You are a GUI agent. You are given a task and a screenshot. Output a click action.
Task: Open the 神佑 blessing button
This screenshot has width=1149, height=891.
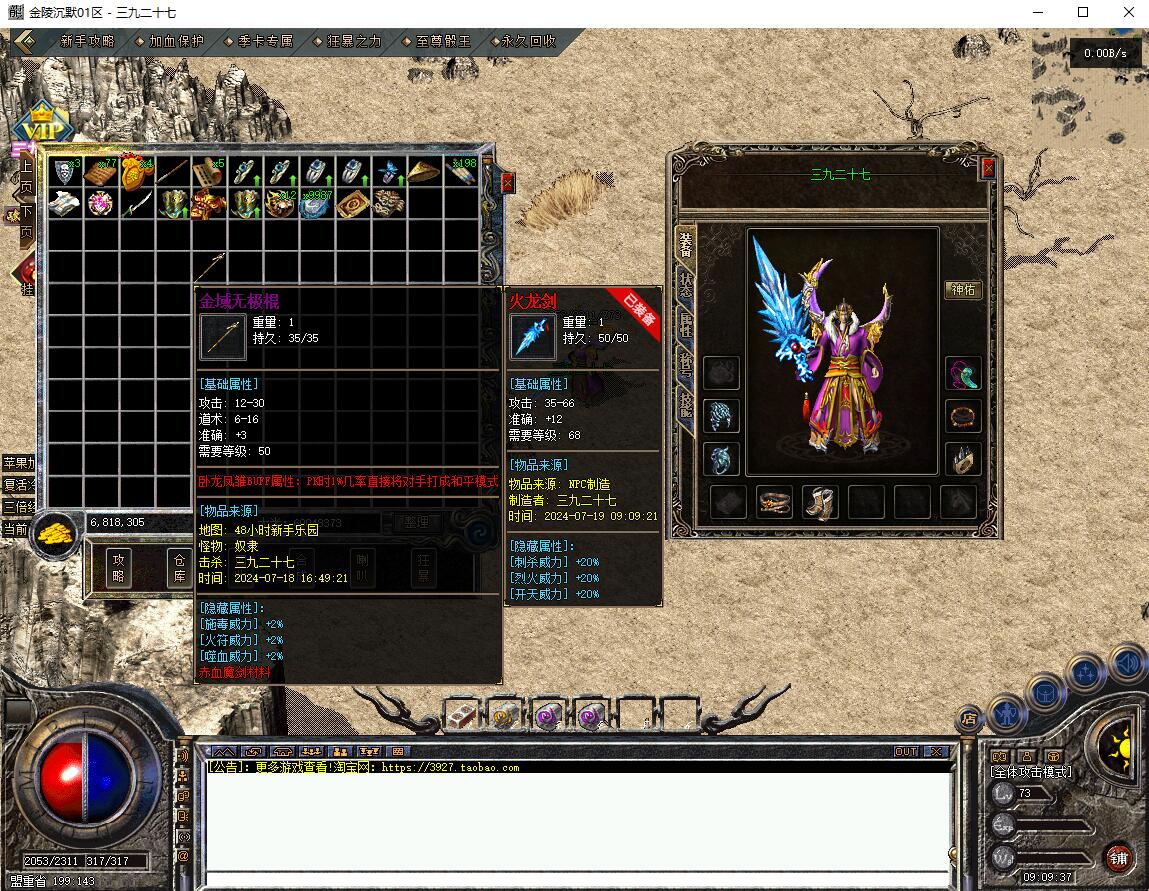click(x=963, y=290)
